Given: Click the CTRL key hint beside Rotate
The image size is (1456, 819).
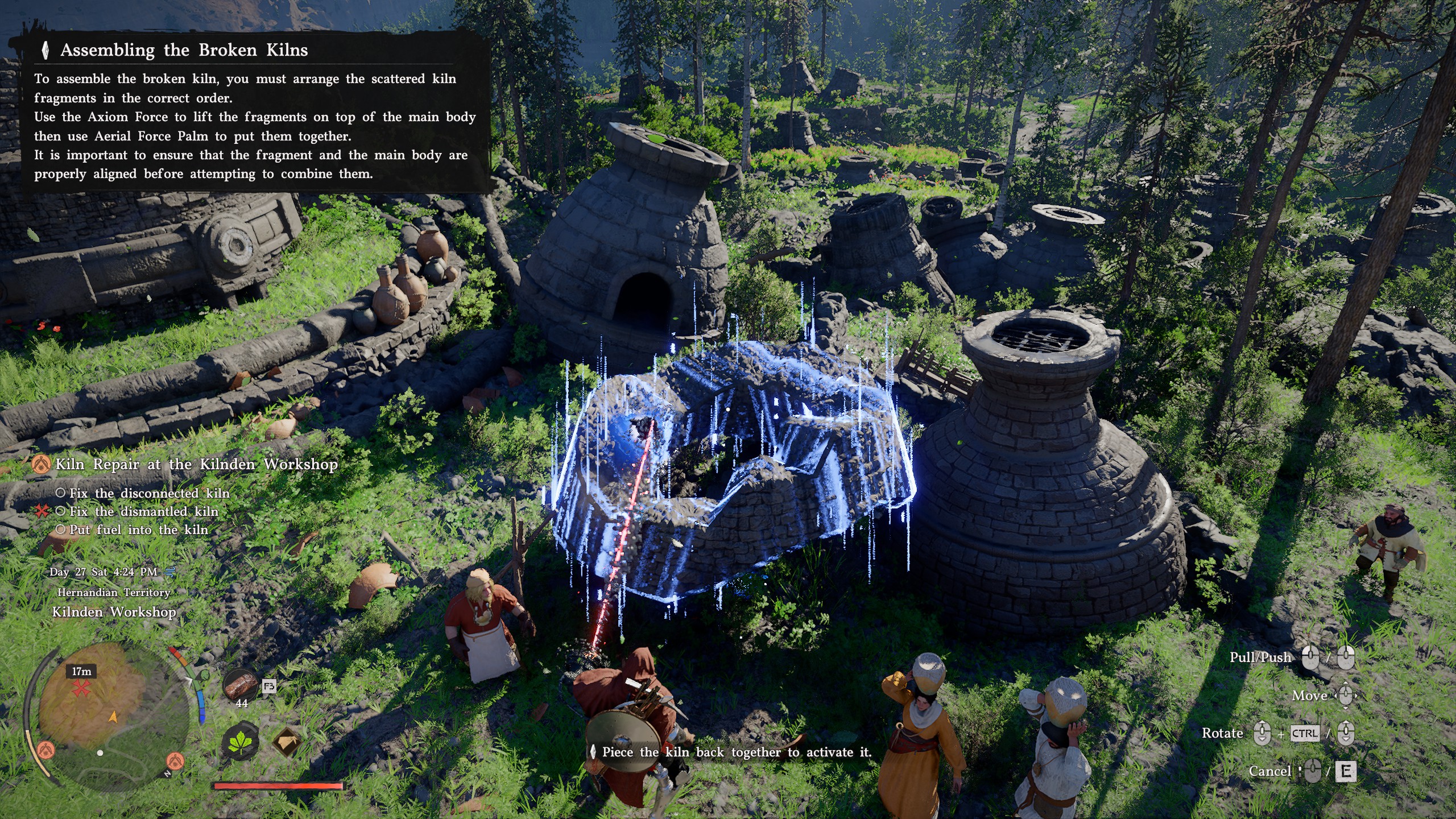Looking at the screenshot, I should (x=1305, y=734).
